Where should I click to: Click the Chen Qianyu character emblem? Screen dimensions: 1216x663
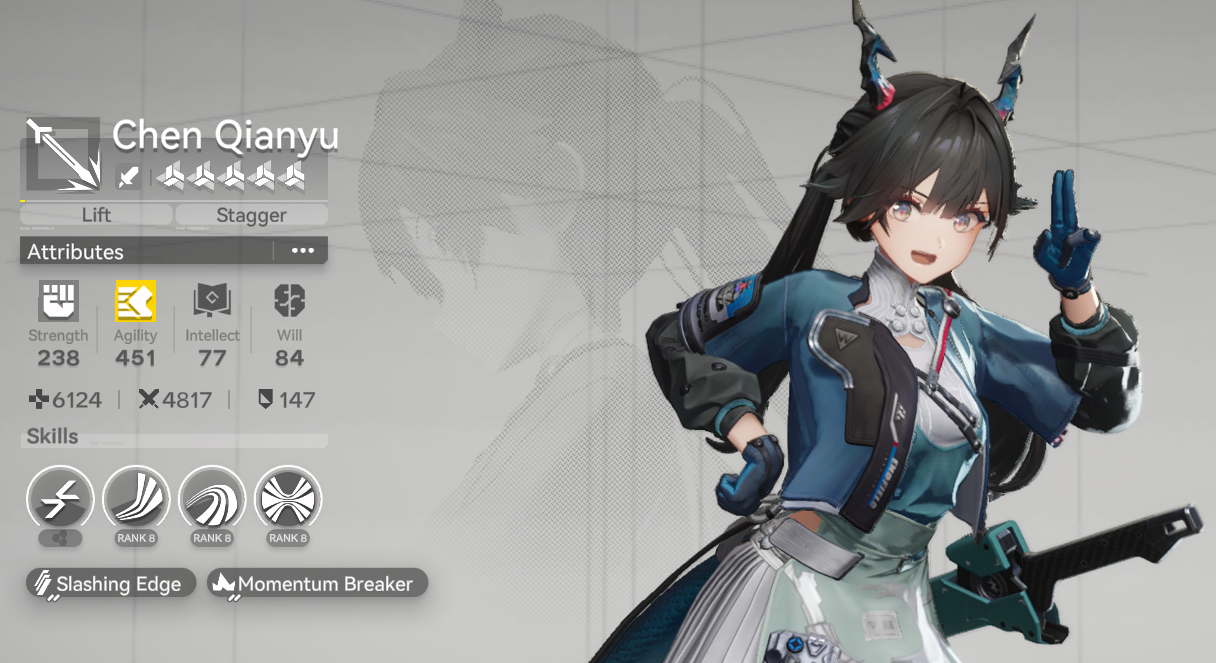[62, 155]
